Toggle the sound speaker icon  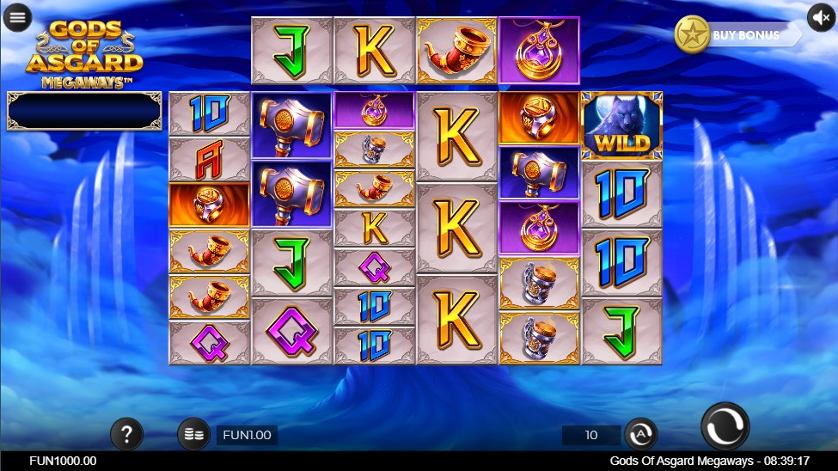point(821,18)
